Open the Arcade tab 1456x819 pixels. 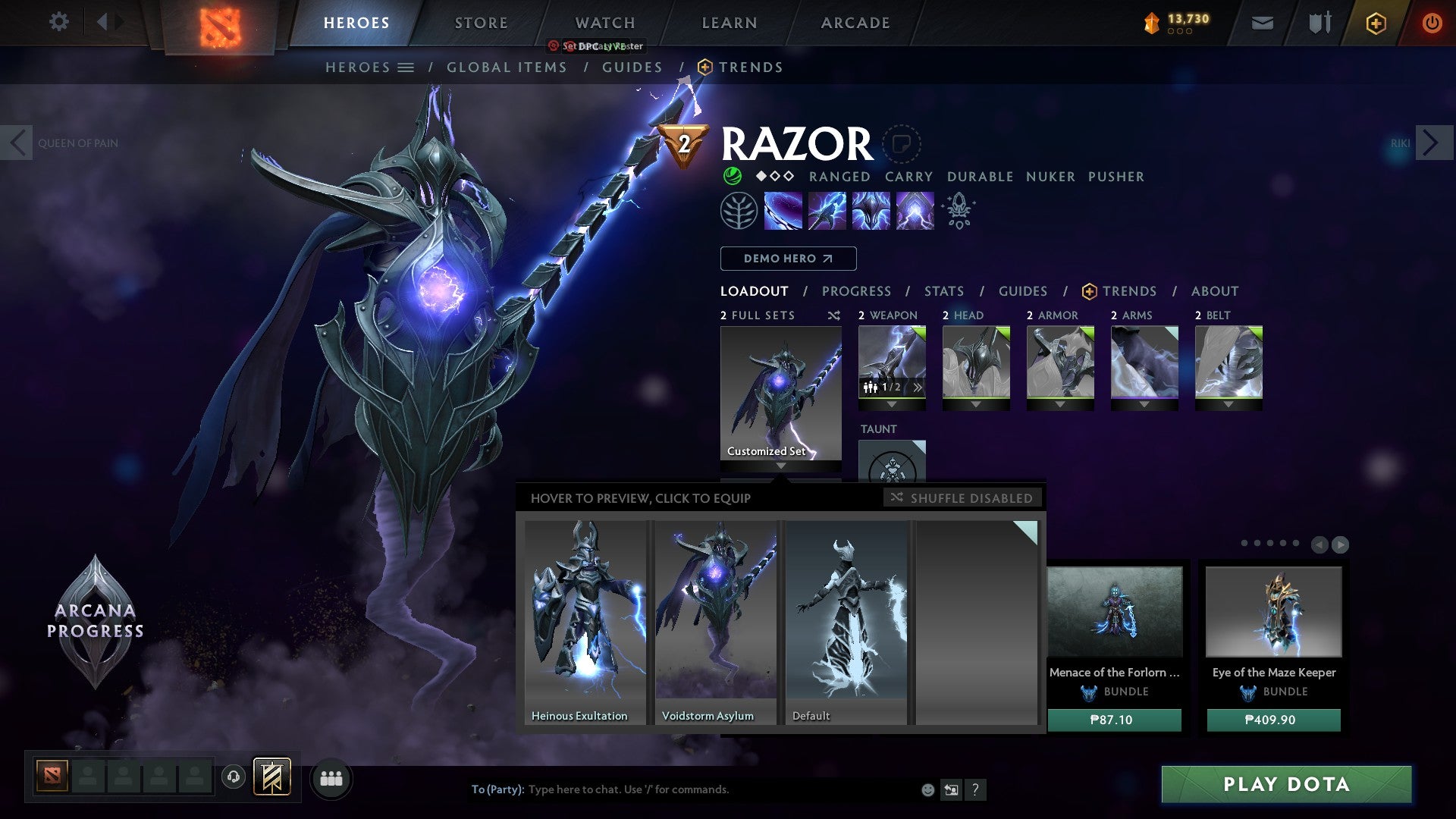[855, 23]
